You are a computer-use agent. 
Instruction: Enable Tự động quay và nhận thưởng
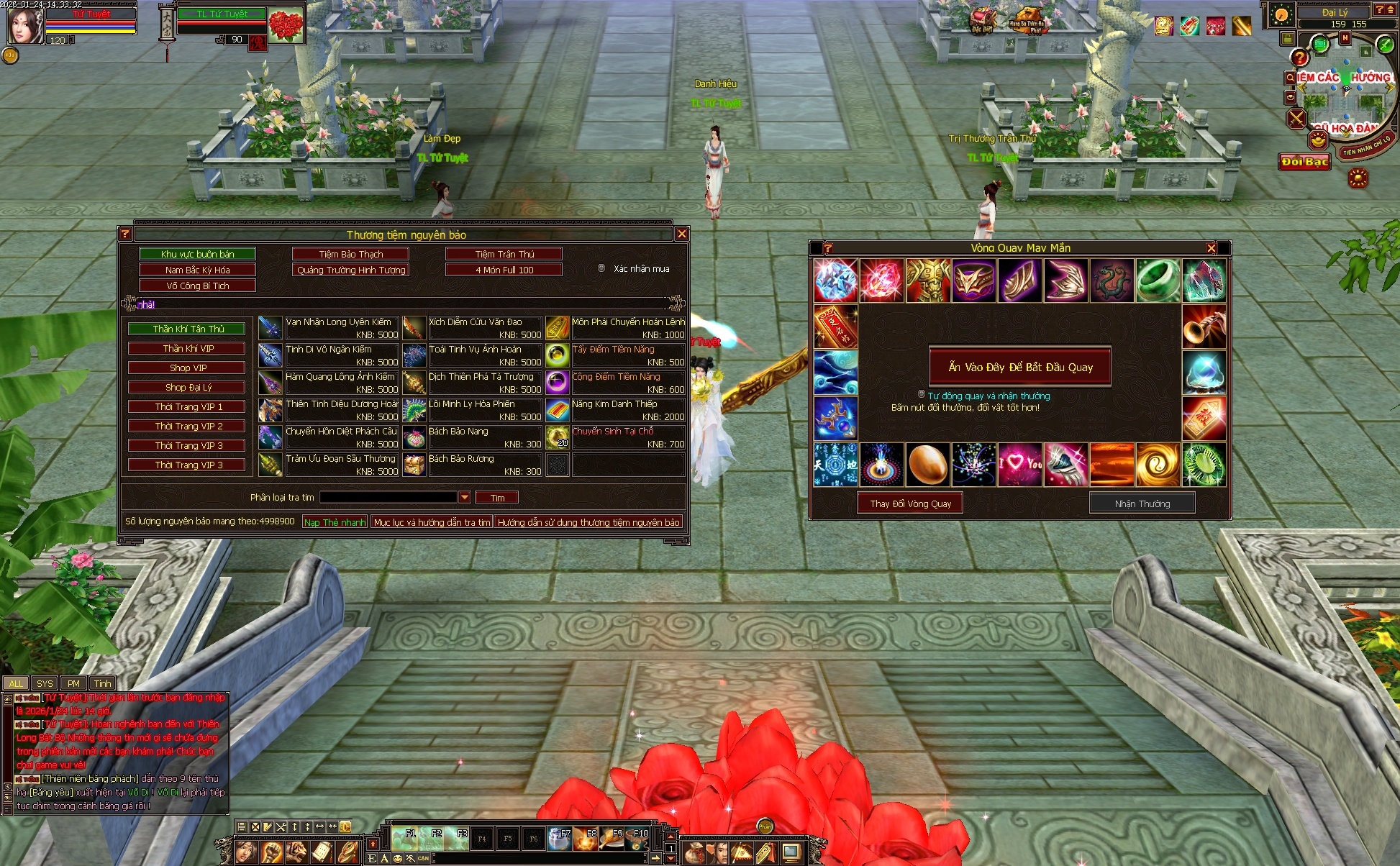922,394
